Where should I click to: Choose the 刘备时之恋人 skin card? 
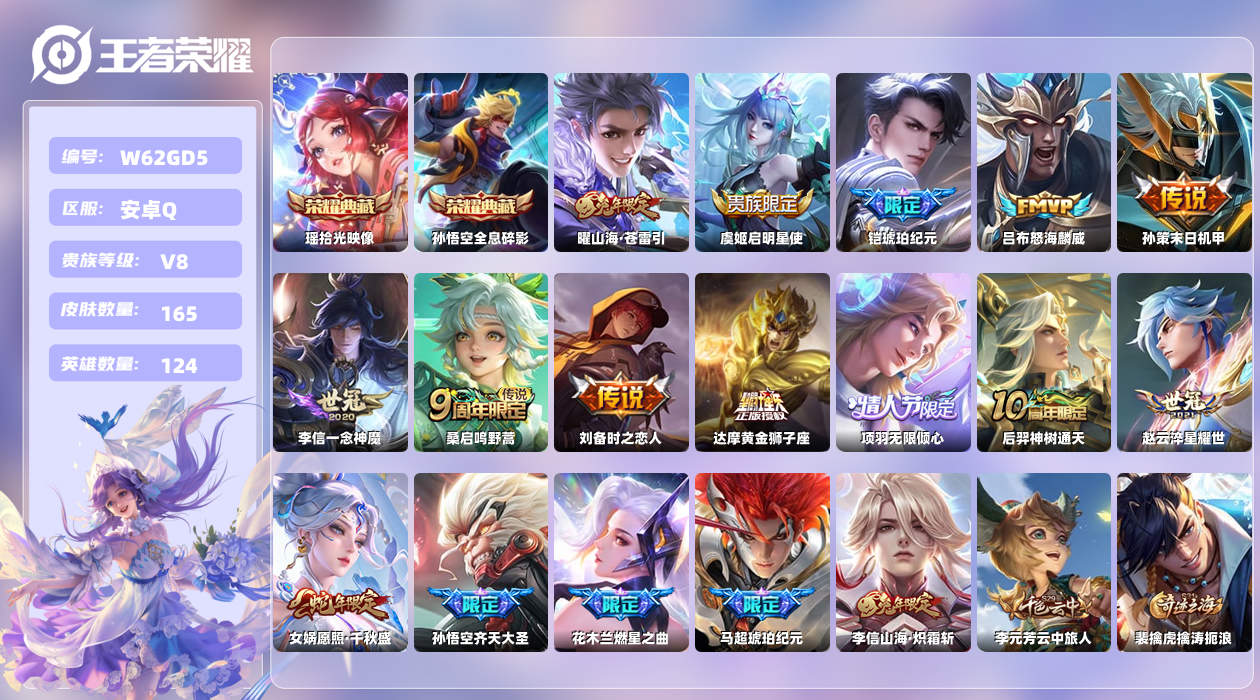pyautogui.click(x=621, y=362)
